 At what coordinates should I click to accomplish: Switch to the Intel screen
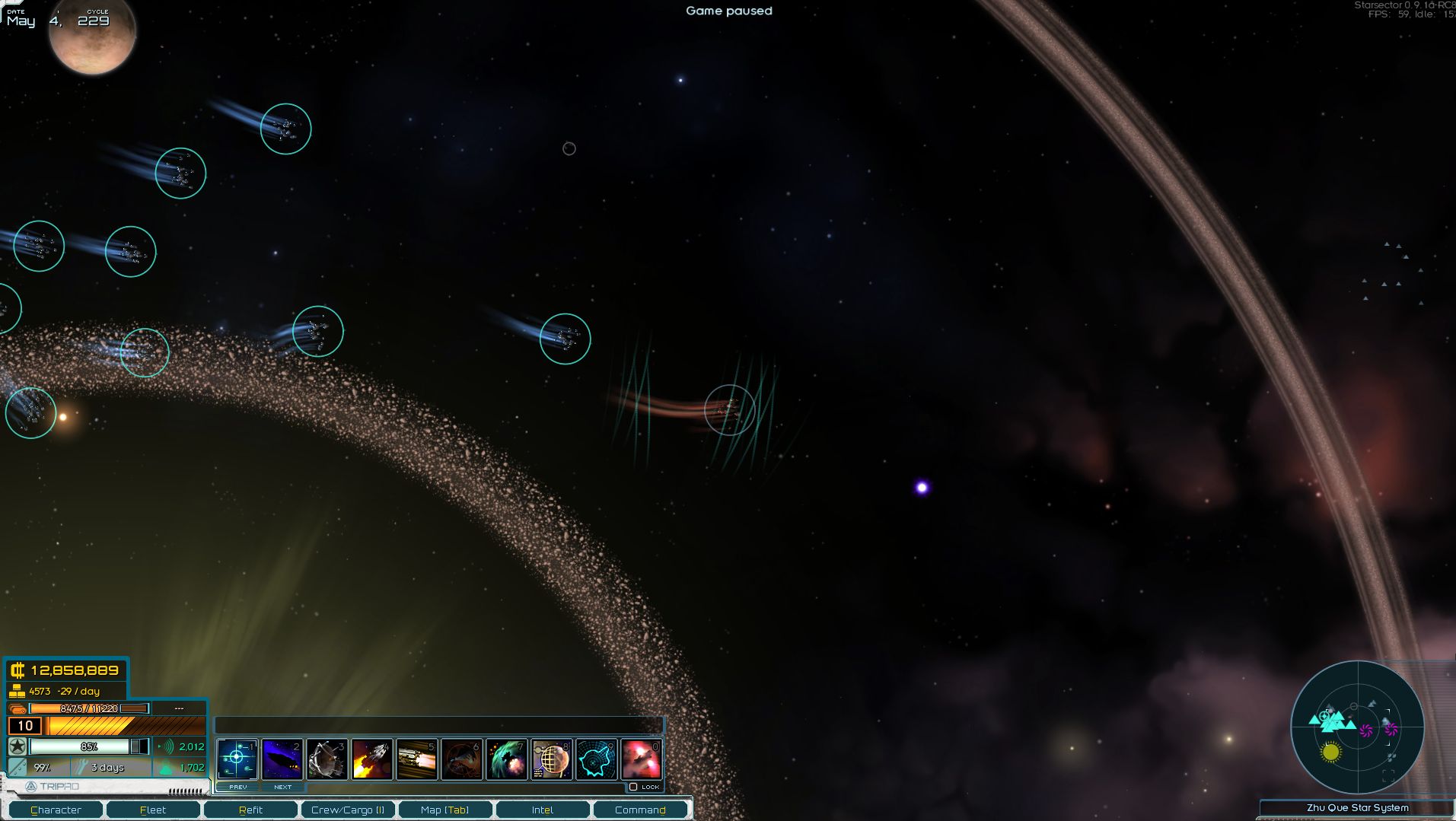[x=543, y=810]
